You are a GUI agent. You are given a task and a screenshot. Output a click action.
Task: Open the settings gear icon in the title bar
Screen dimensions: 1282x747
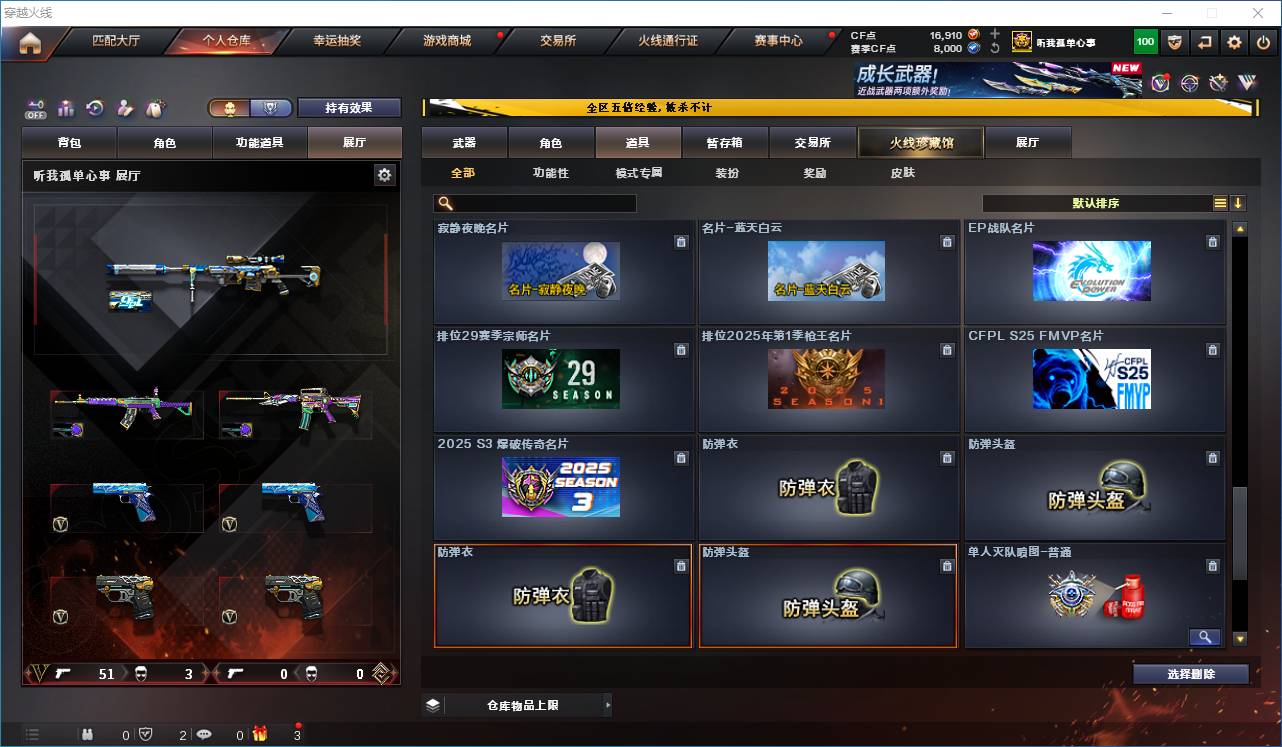1234,42
